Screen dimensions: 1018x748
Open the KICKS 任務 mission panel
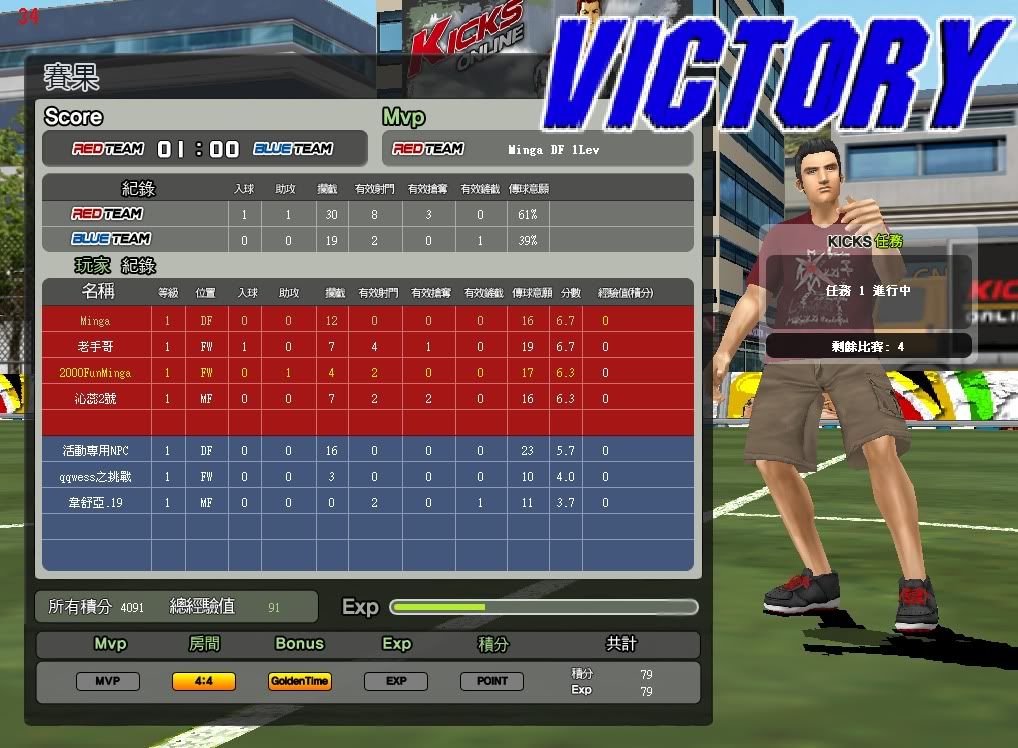coord(866,242)
